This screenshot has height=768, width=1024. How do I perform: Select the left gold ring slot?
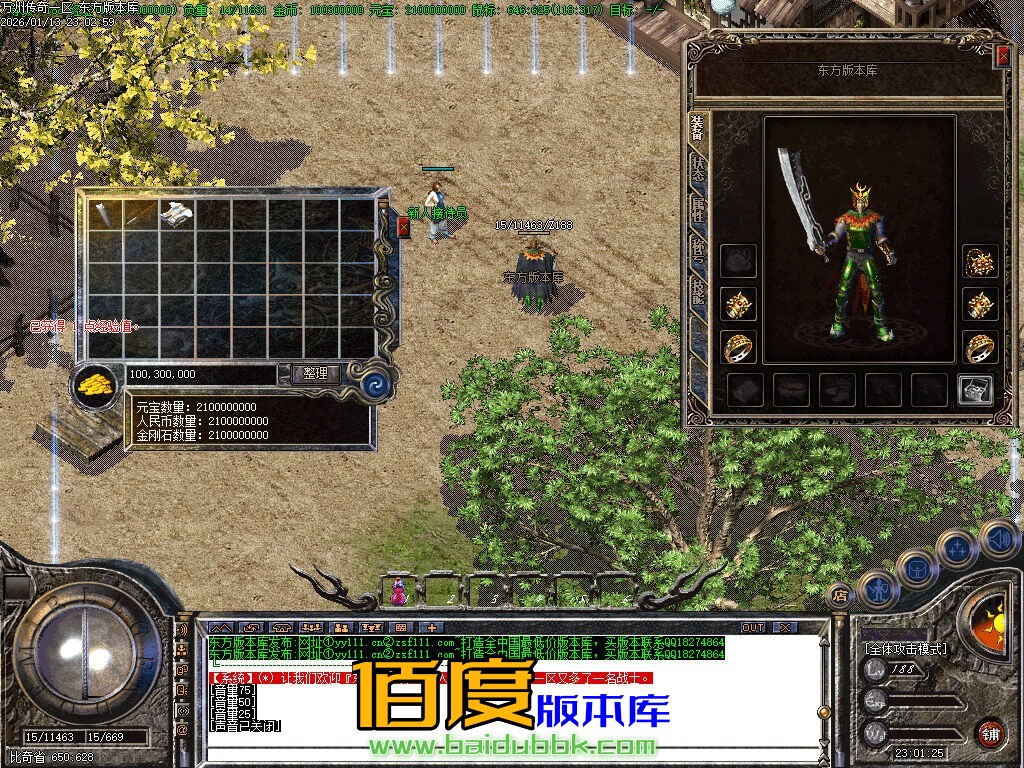(x=738, y=347)
